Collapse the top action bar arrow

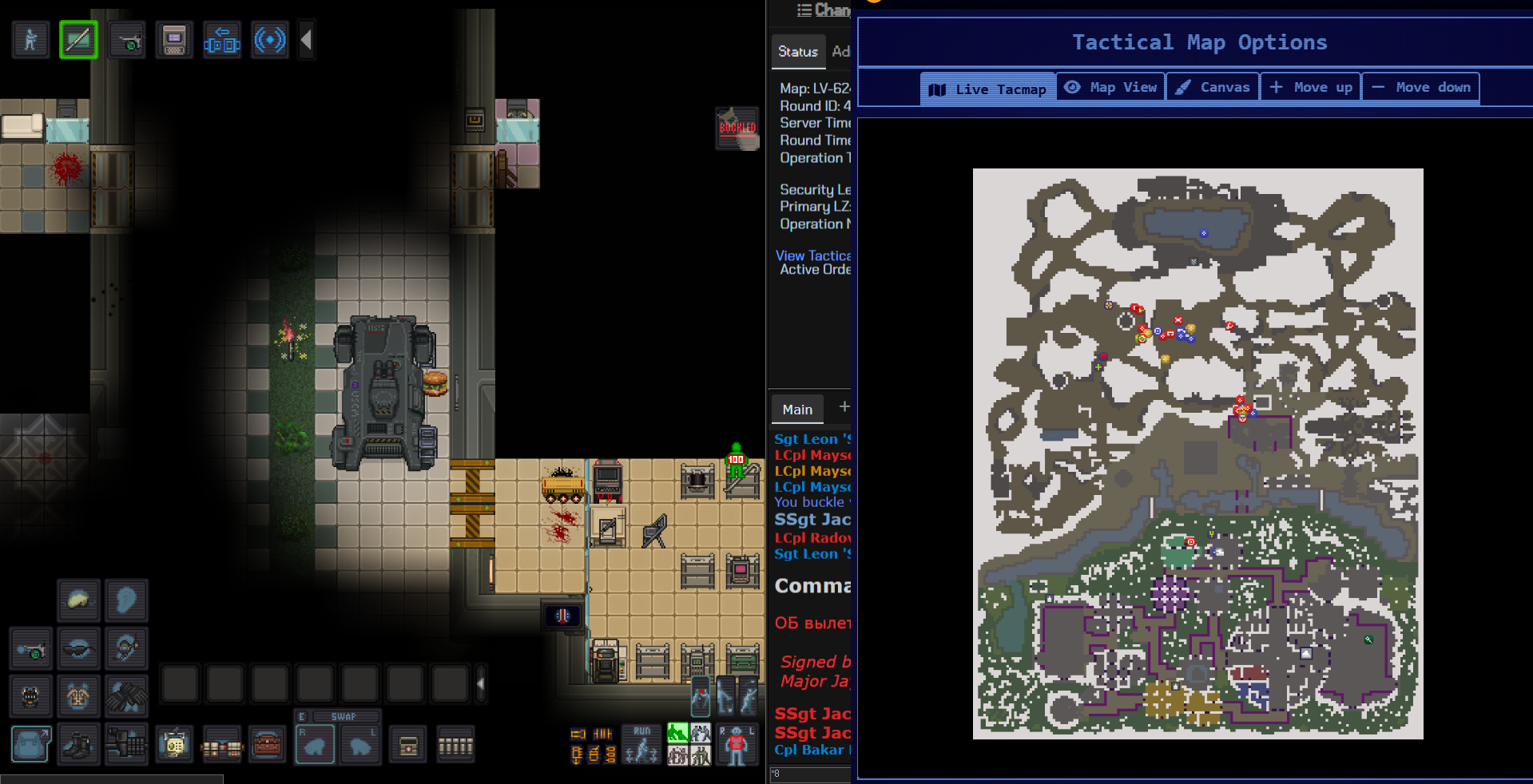coord(307,40)
